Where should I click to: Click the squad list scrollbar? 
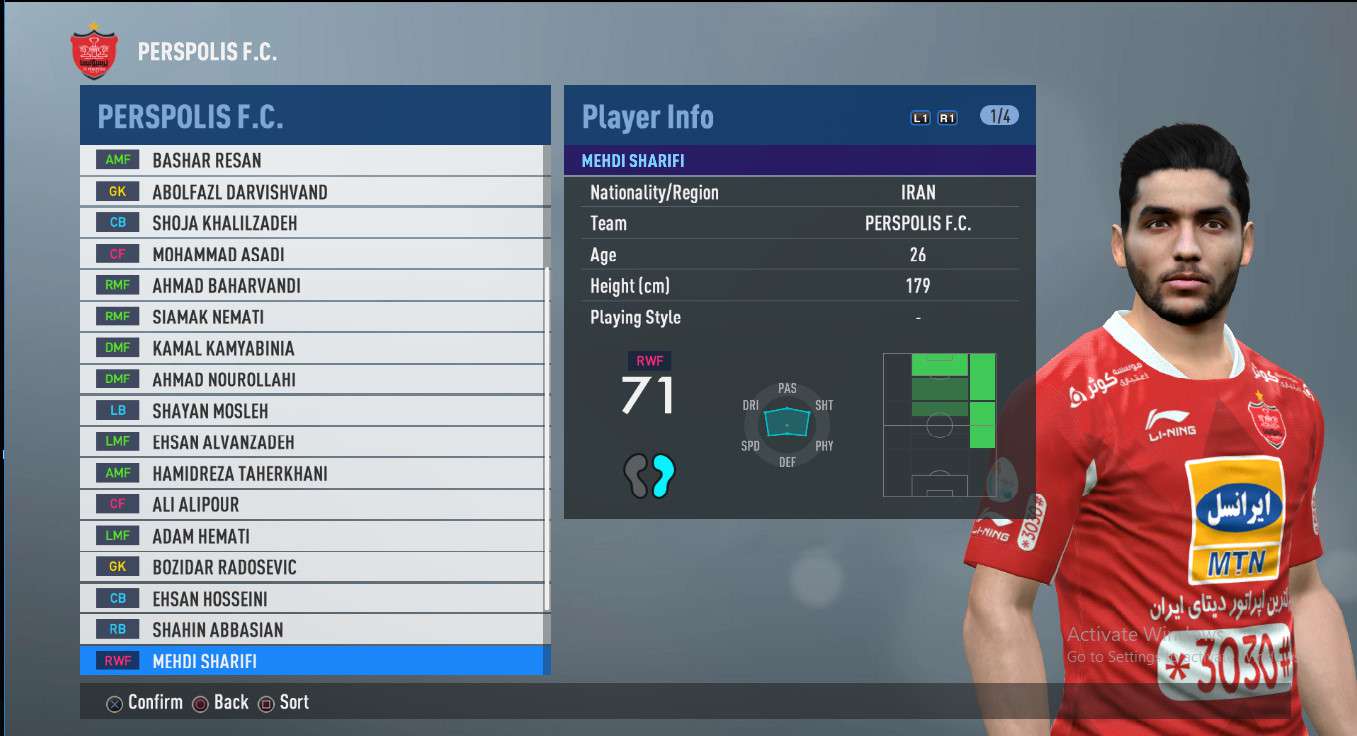coord(547,440)
